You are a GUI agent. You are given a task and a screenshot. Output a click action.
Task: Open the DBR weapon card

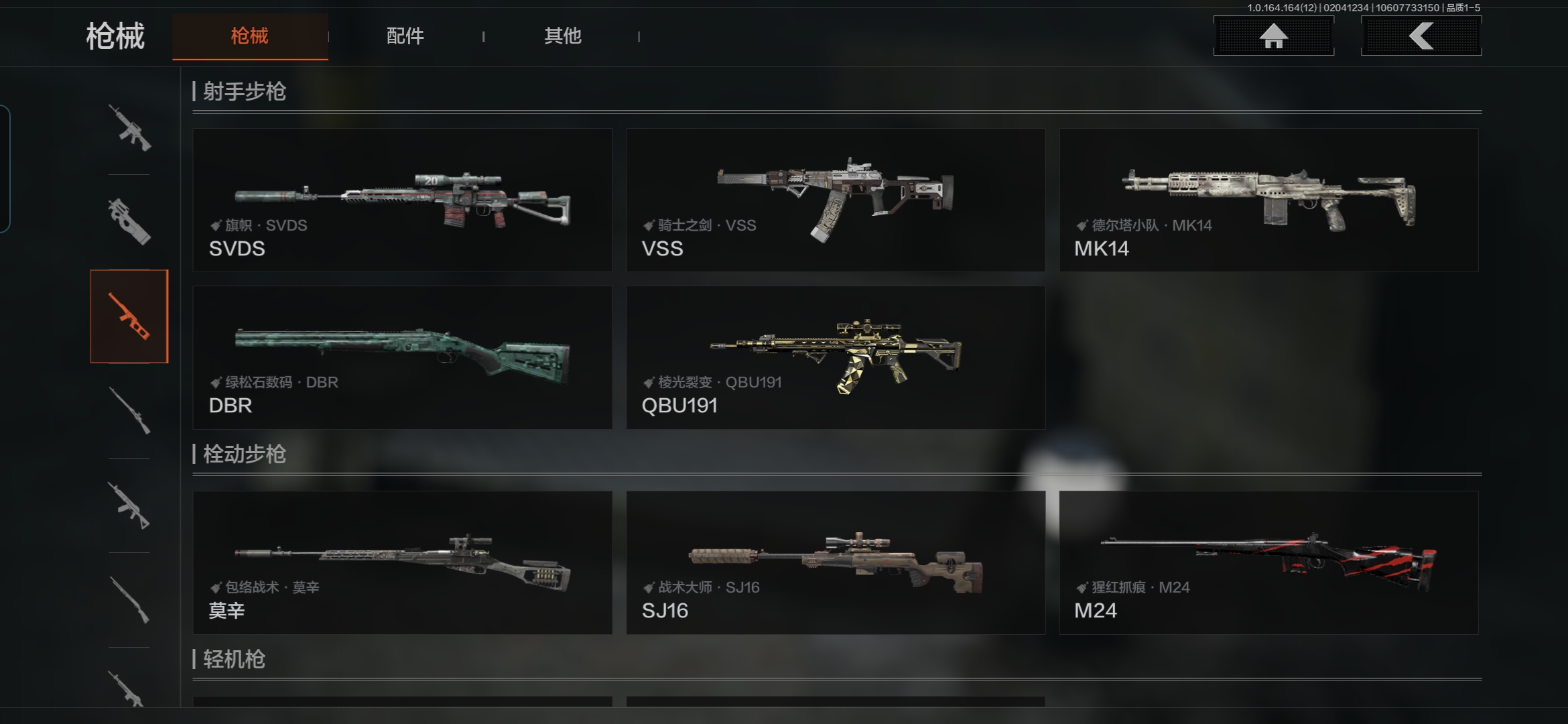tap(402, 357)
